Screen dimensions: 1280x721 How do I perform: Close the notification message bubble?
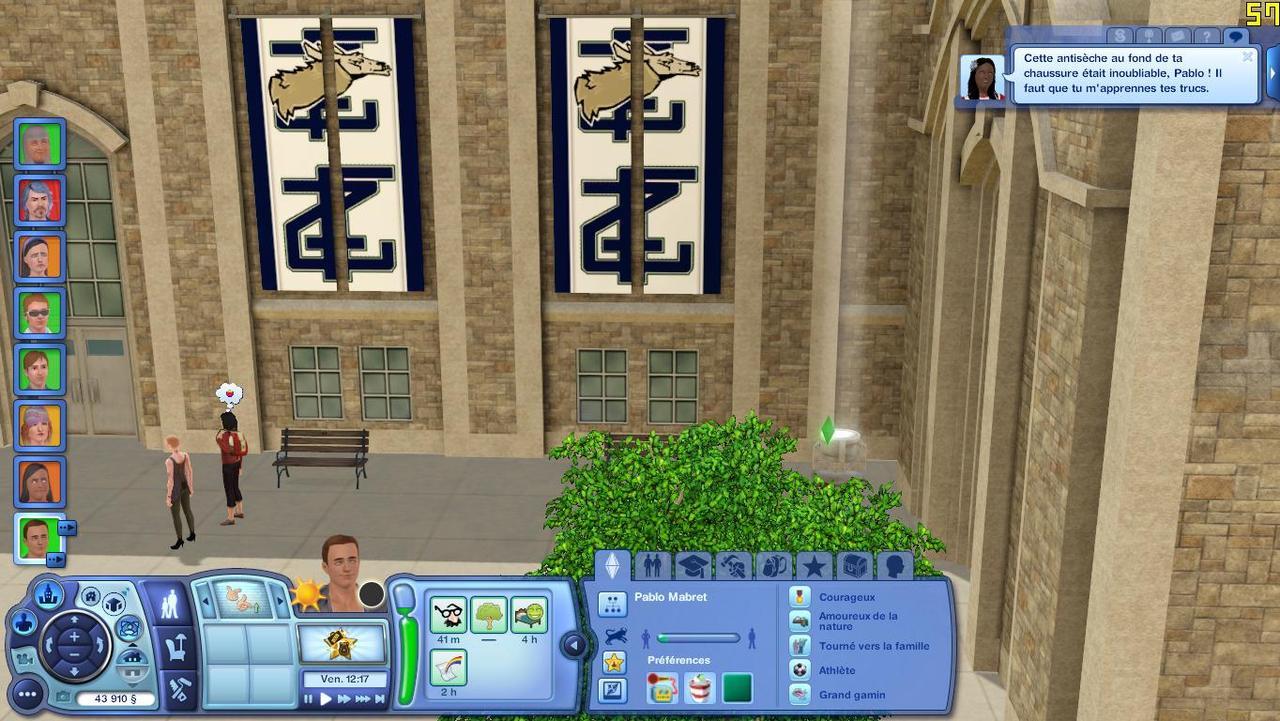pos(1247,57)
